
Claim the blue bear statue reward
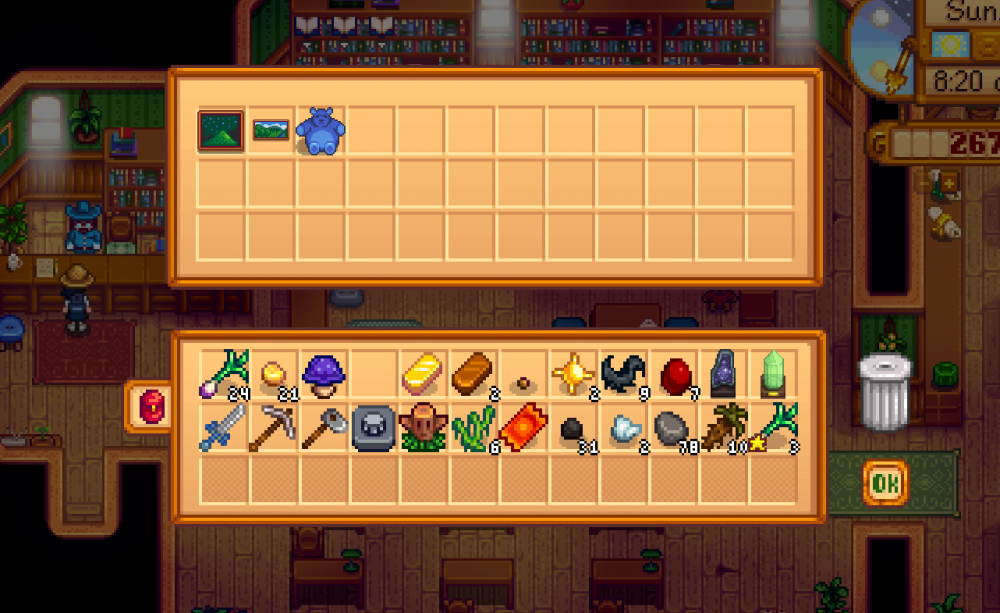click(x=321, y=131)
